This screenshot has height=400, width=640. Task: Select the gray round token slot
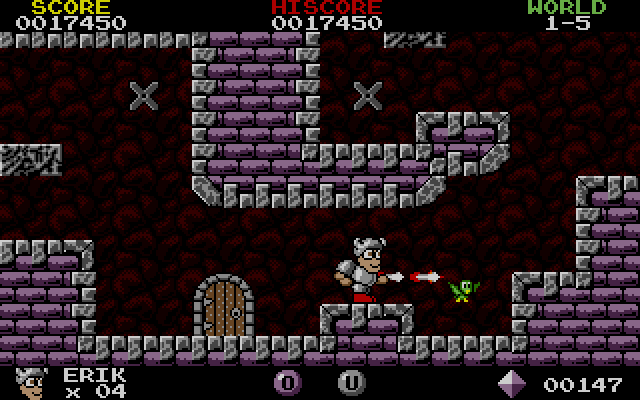tap(350, 382)
